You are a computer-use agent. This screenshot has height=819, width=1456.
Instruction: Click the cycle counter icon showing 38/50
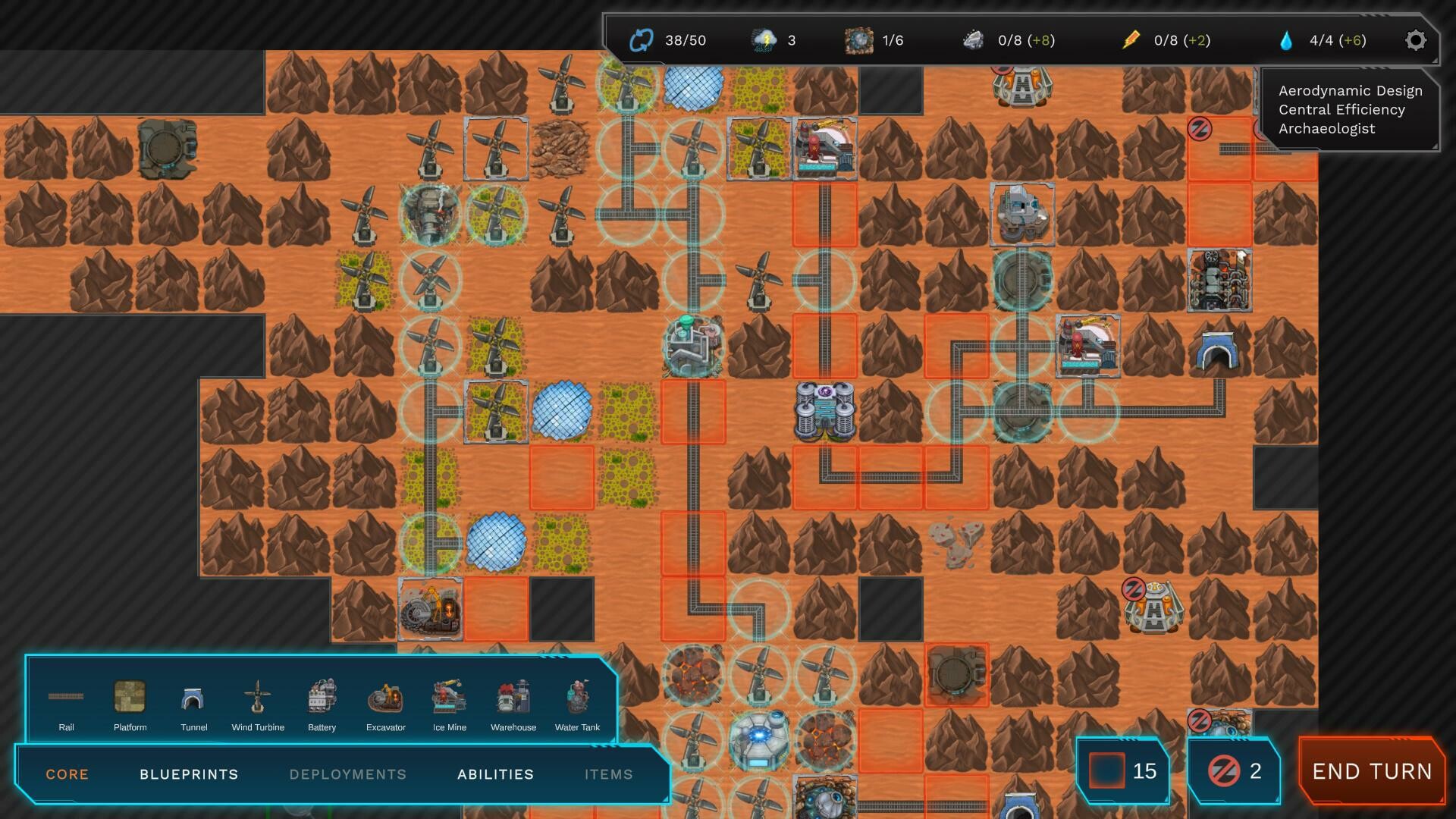641,39
